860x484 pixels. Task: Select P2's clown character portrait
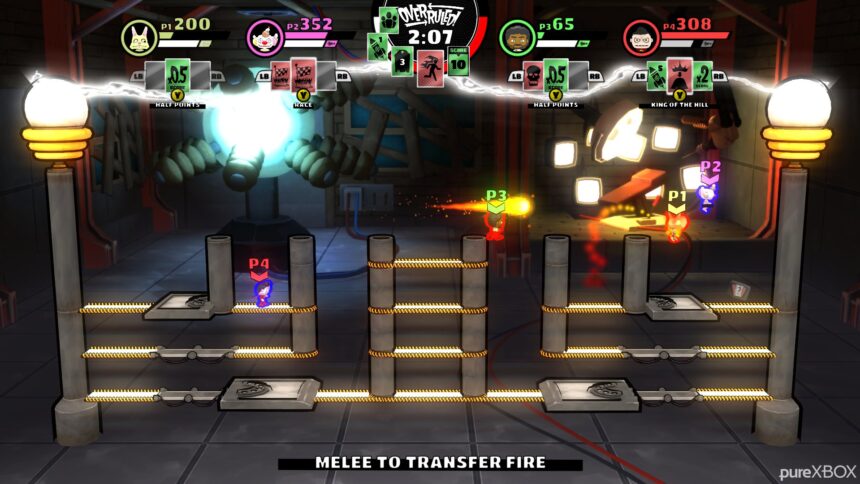264,37
